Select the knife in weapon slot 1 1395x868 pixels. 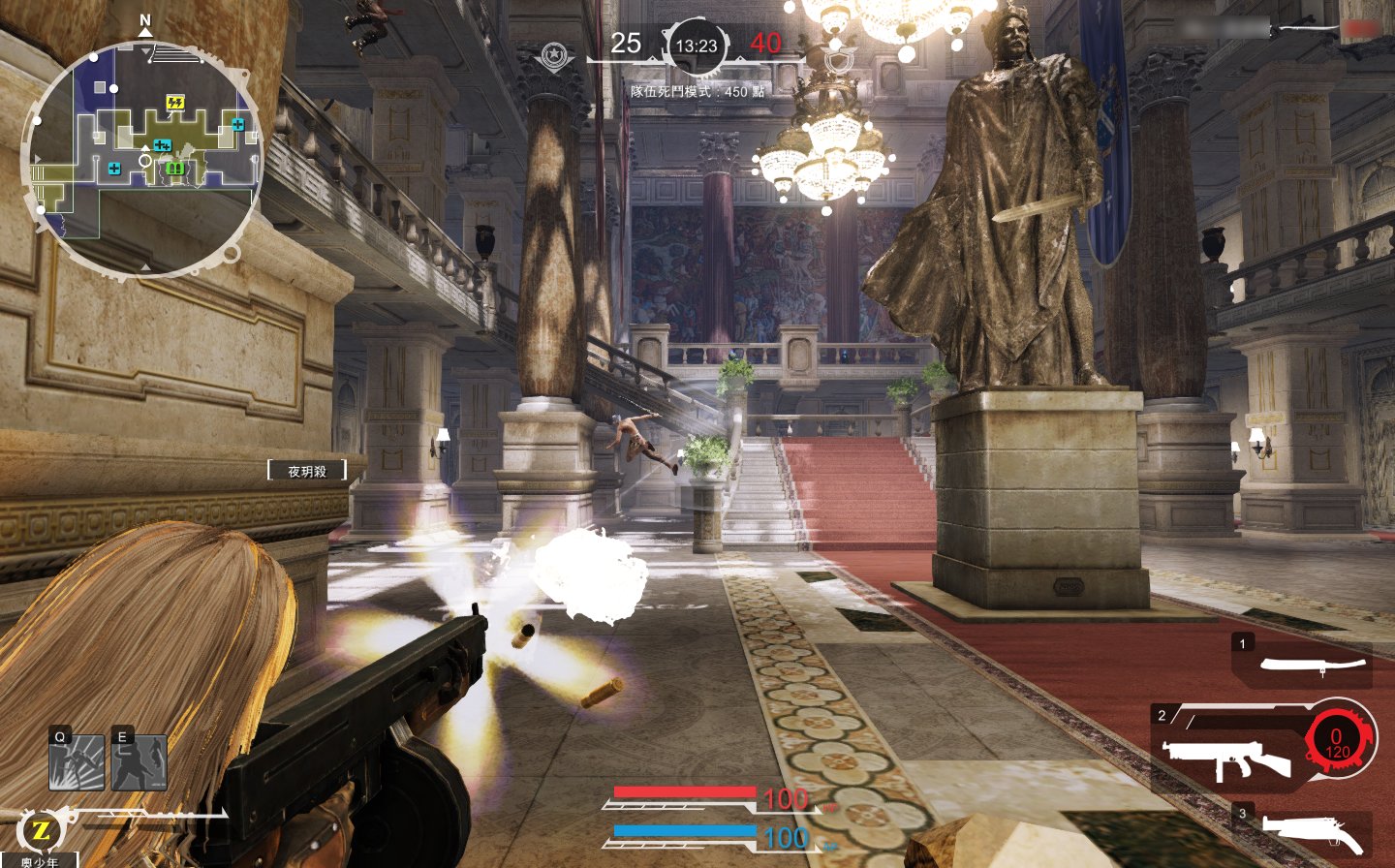tap(1312, 665)
